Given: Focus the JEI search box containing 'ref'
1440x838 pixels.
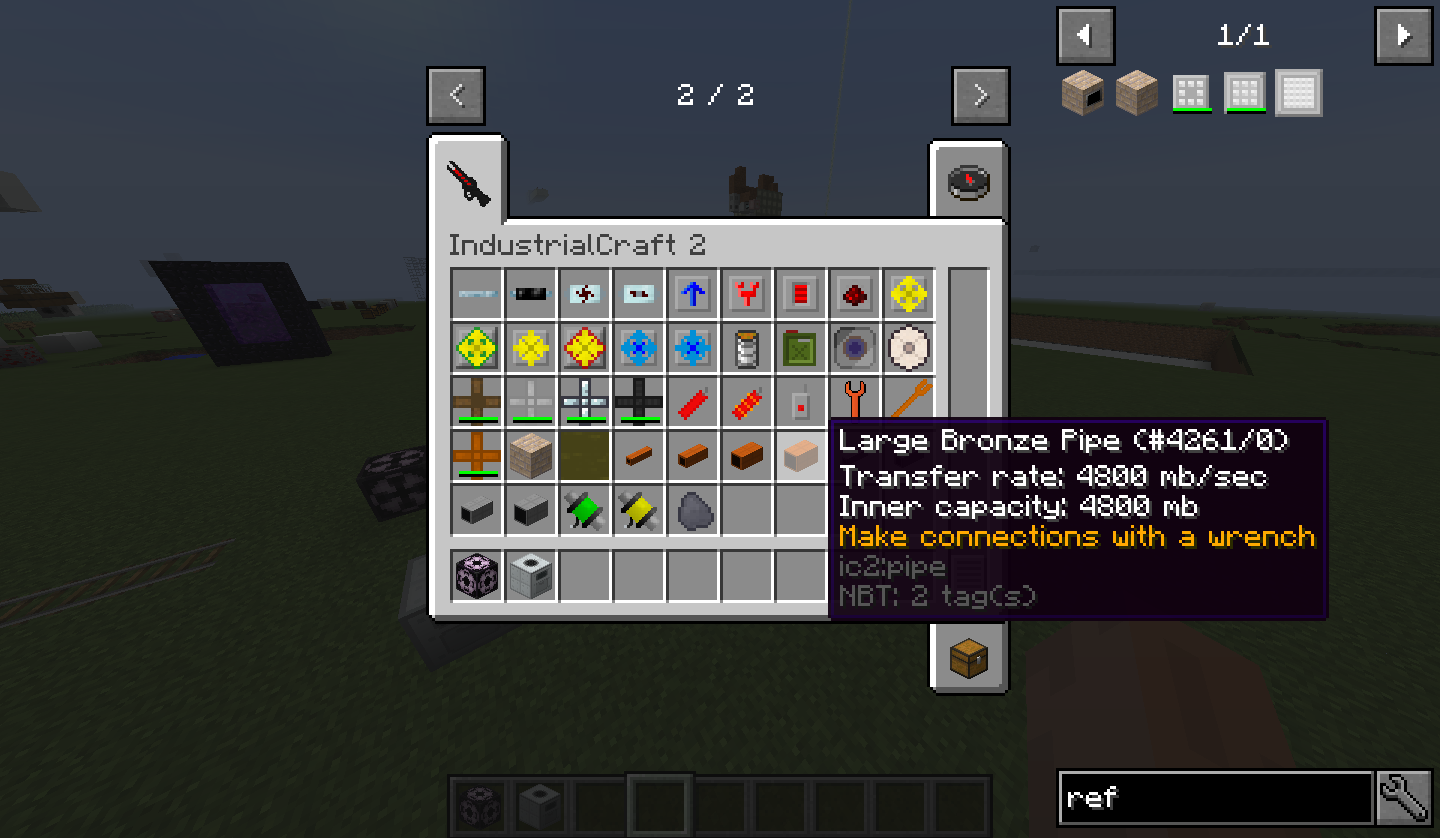Looking at the screenshot, I should coord(1214,798).
